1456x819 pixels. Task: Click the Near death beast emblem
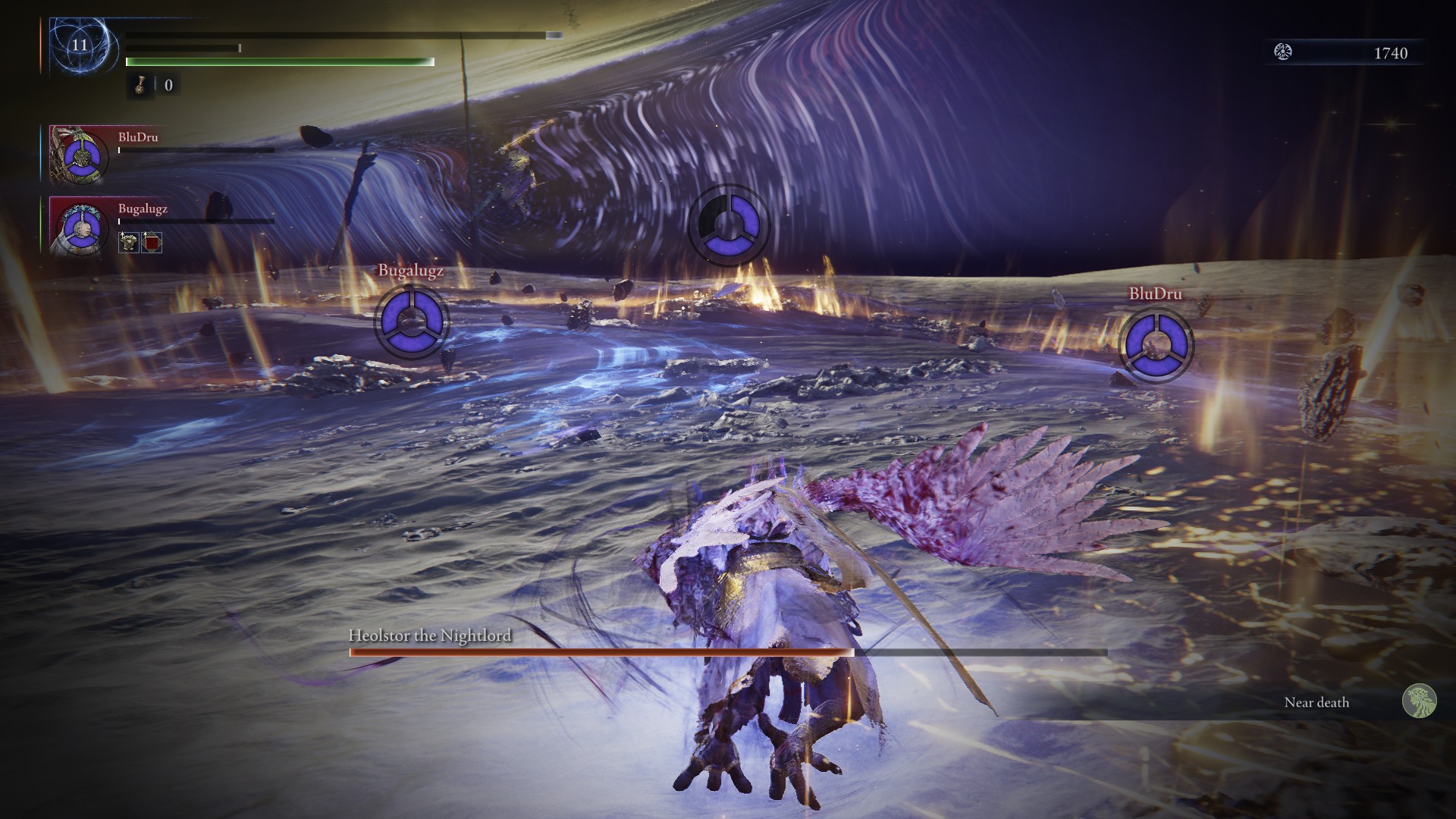[1419, 701]
